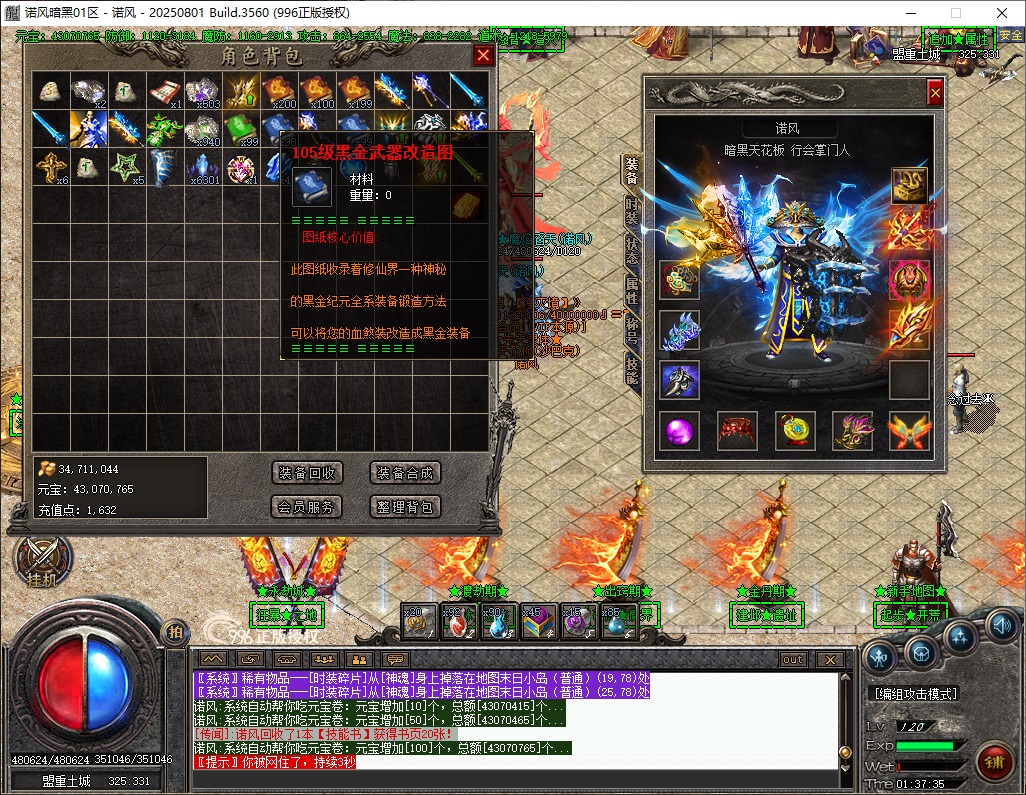The width and height of the screenshot is (1026, 795).
Task: Switch to the 时装 fashion tab
Action: 632,210
